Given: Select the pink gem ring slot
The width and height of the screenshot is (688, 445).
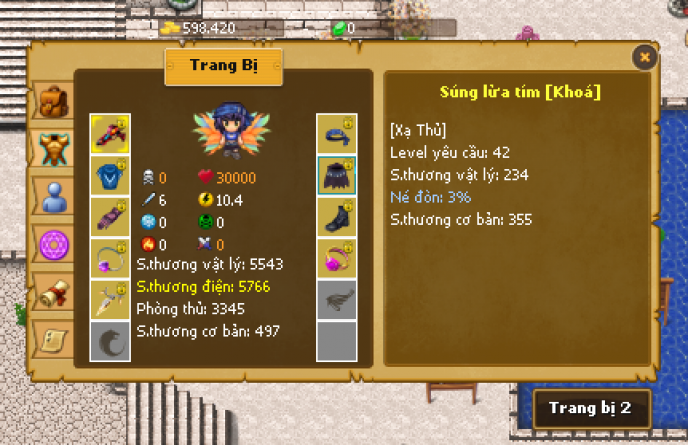Looking at the screenshot, I should coord(337,259).
